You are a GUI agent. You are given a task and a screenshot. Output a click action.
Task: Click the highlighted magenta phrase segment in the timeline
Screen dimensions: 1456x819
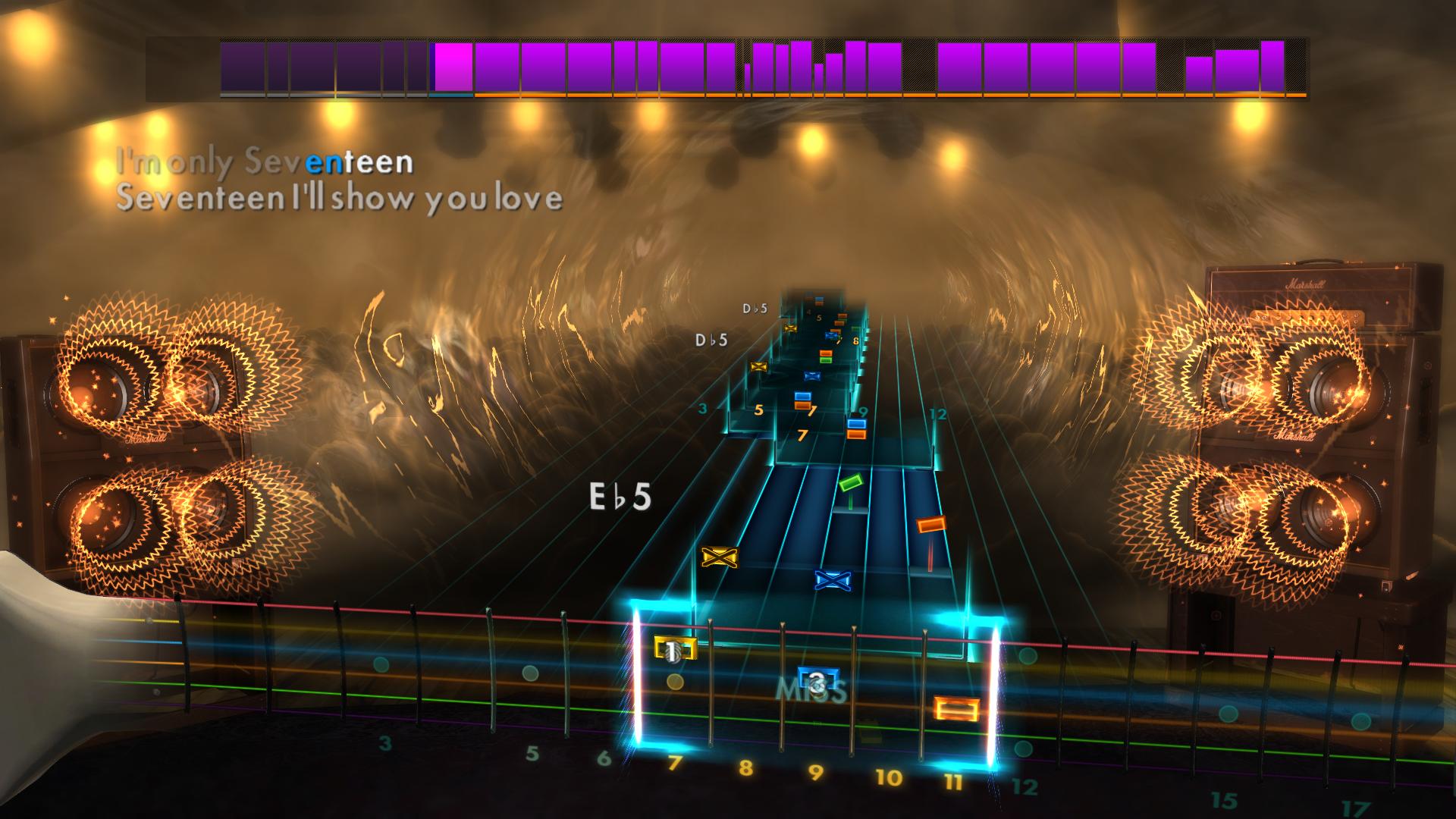[453, 67]
